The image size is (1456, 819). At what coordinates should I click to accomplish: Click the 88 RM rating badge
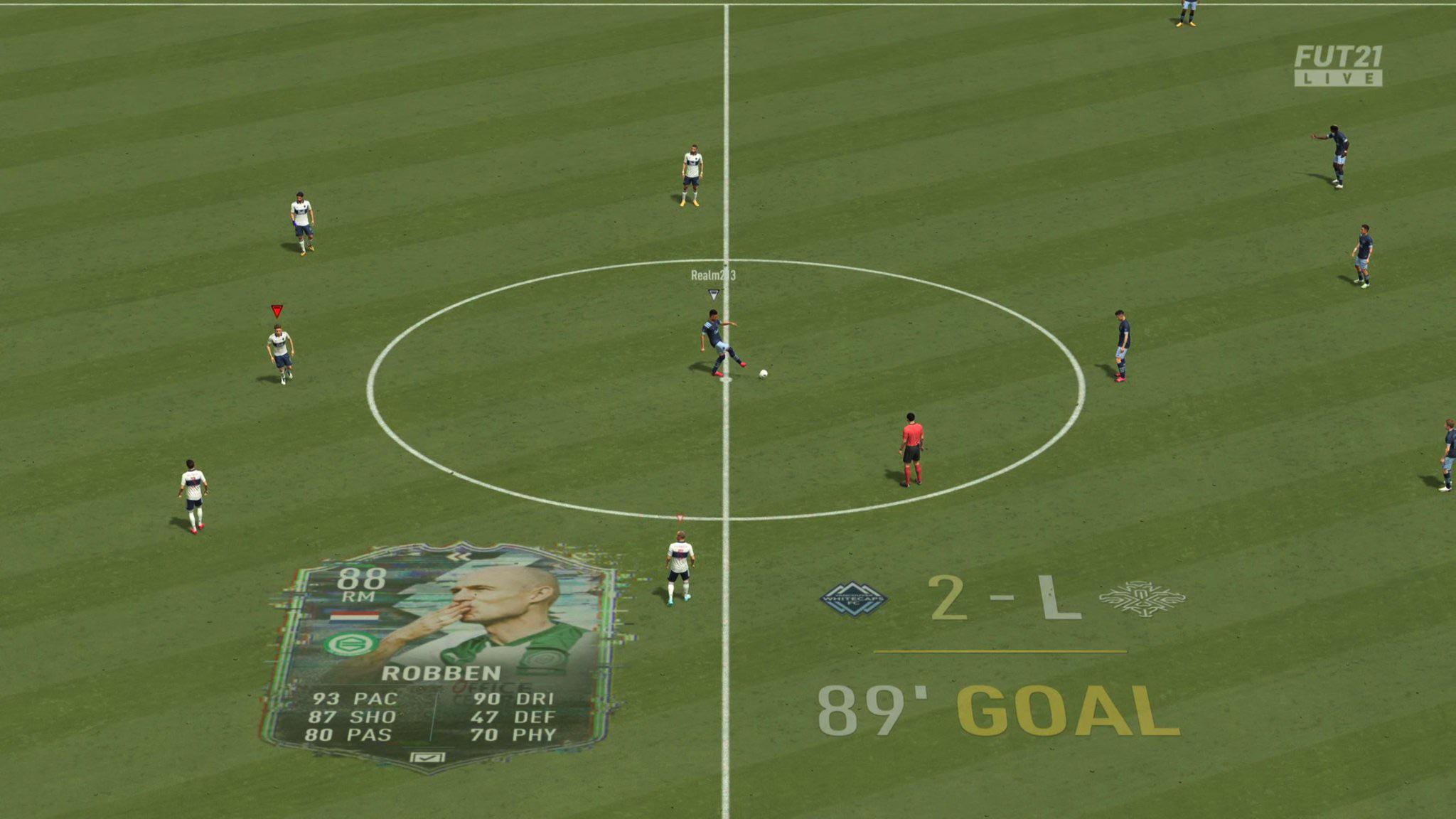click(x=361, y=583)
